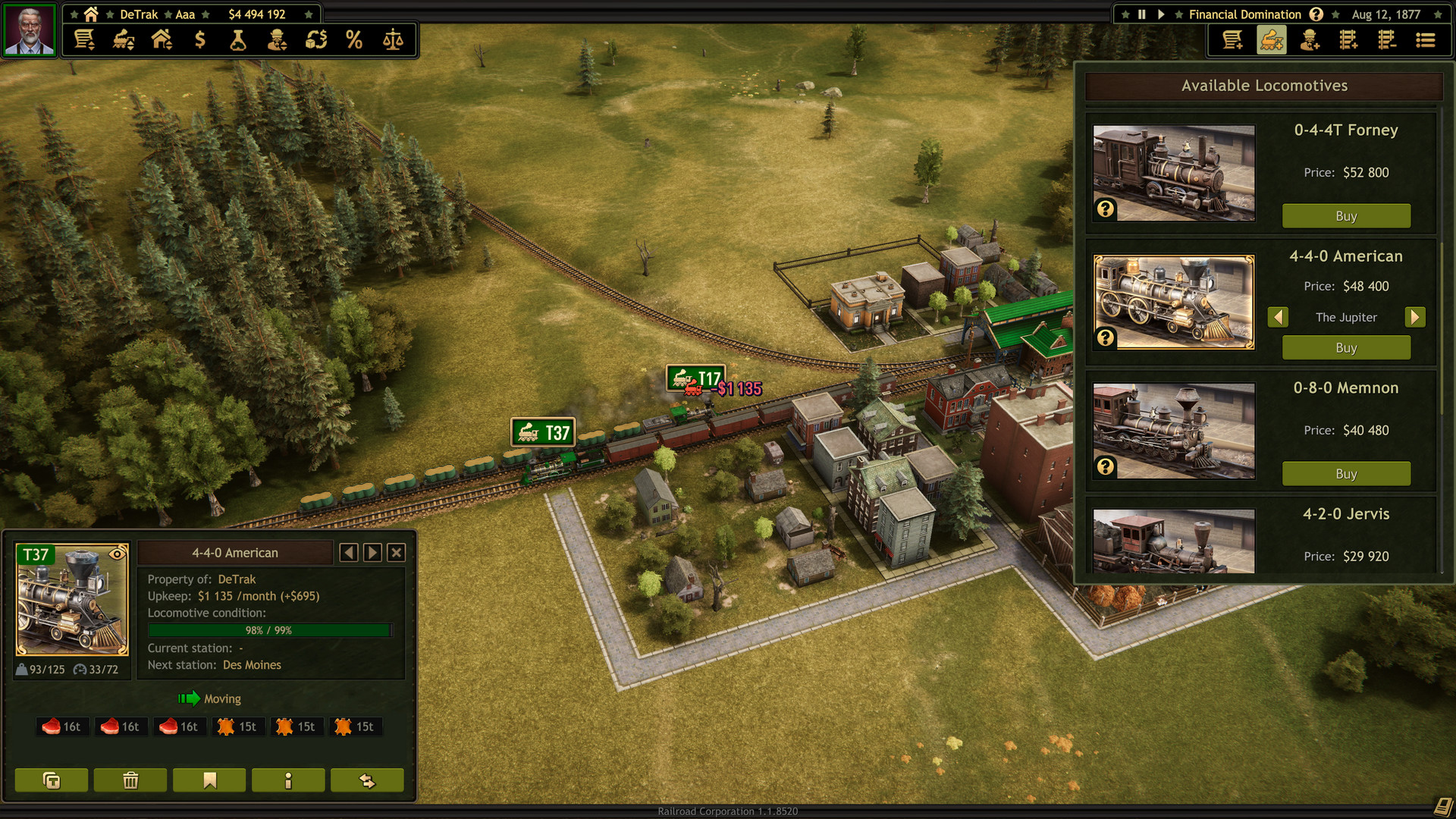The width and height of the screenshot is (1456, 819).
Task: Click the hire manager icon
Action: click(1310, 39)
